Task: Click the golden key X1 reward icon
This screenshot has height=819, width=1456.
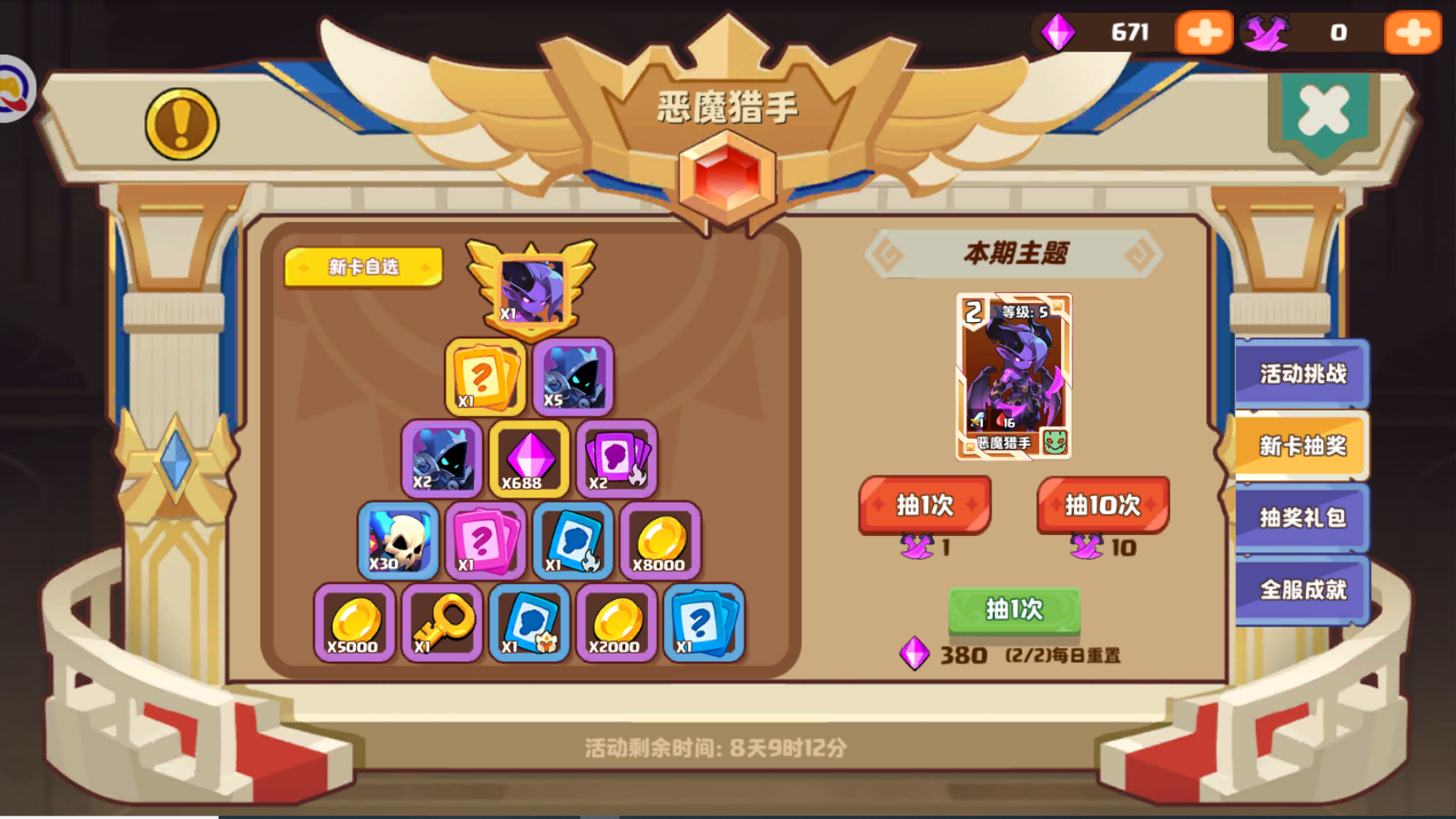Action: [x=442, y=622]
